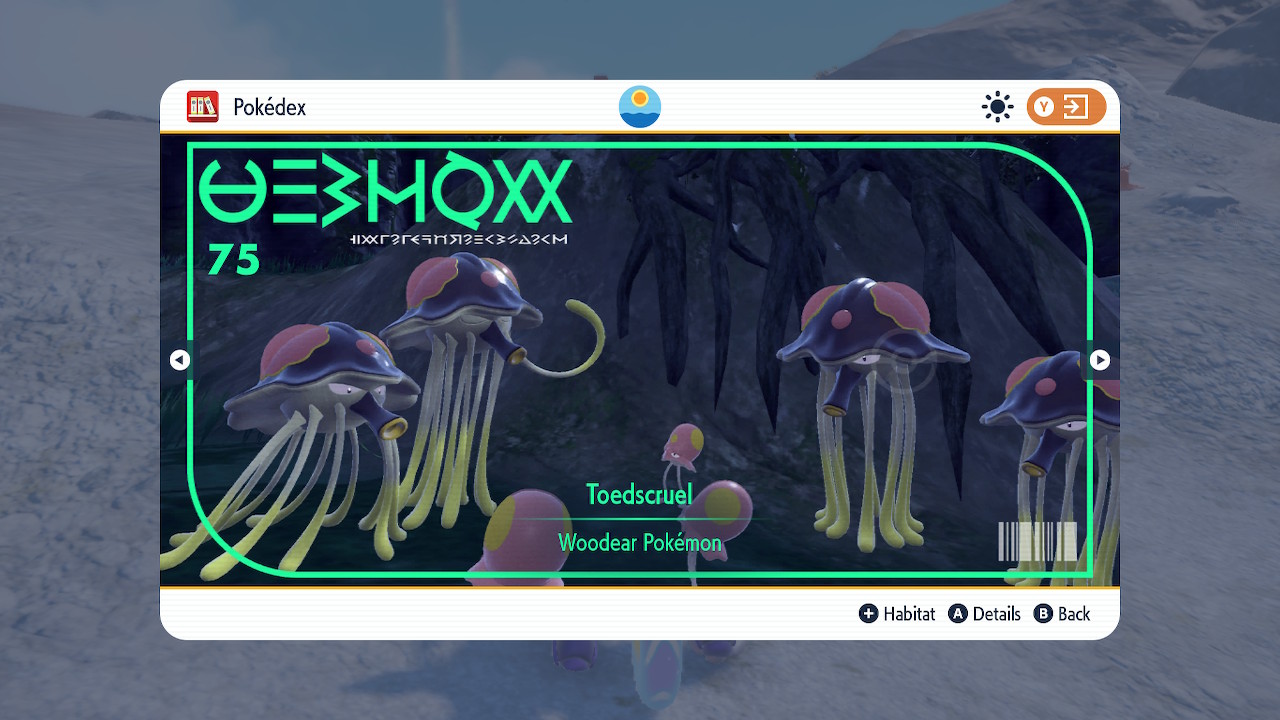The width and height of the screenshot is (1280, 720).
Task: Advance to the next Pokédex entry arrow
Action: point(1099,360)
